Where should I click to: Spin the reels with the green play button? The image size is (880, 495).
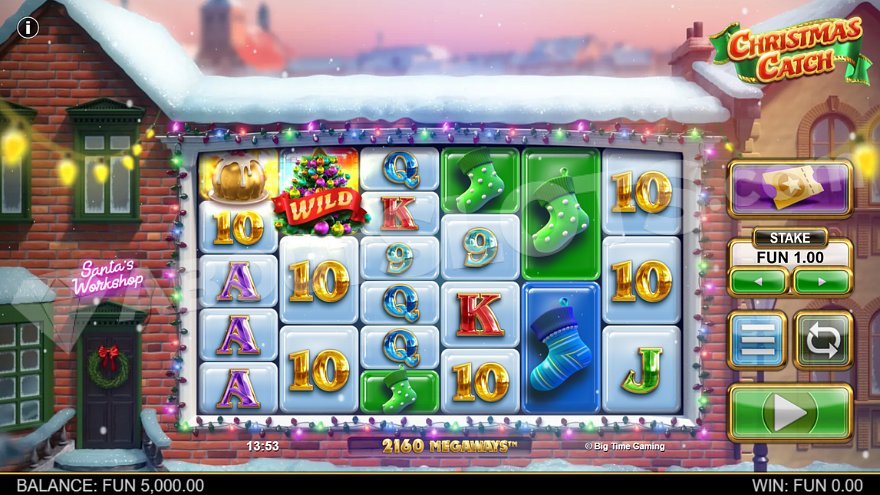point(790,412)
